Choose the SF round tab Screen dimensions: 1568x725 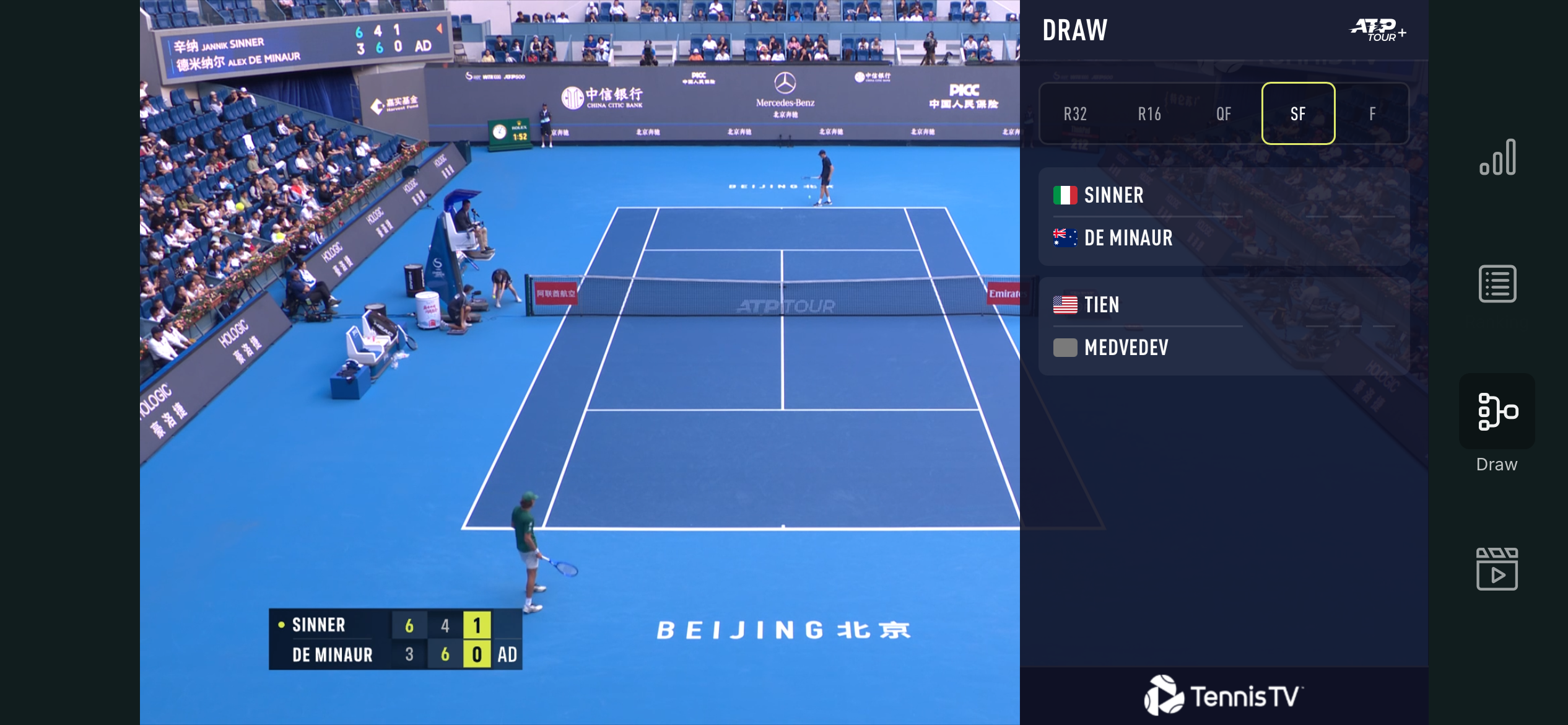(x=1298, y=114)
